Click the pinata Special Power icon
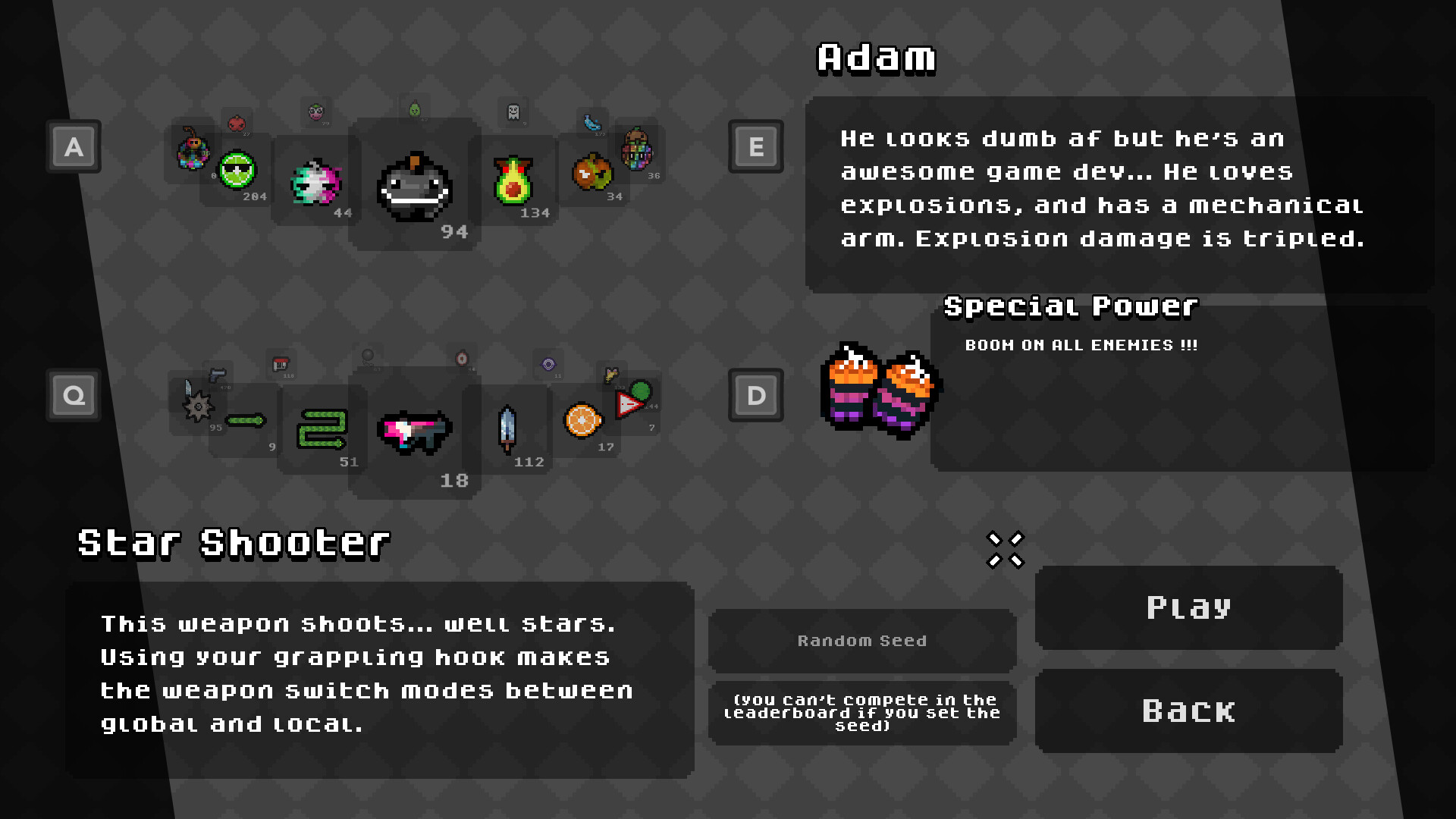The image size is (1456, 819). point(880,391)
